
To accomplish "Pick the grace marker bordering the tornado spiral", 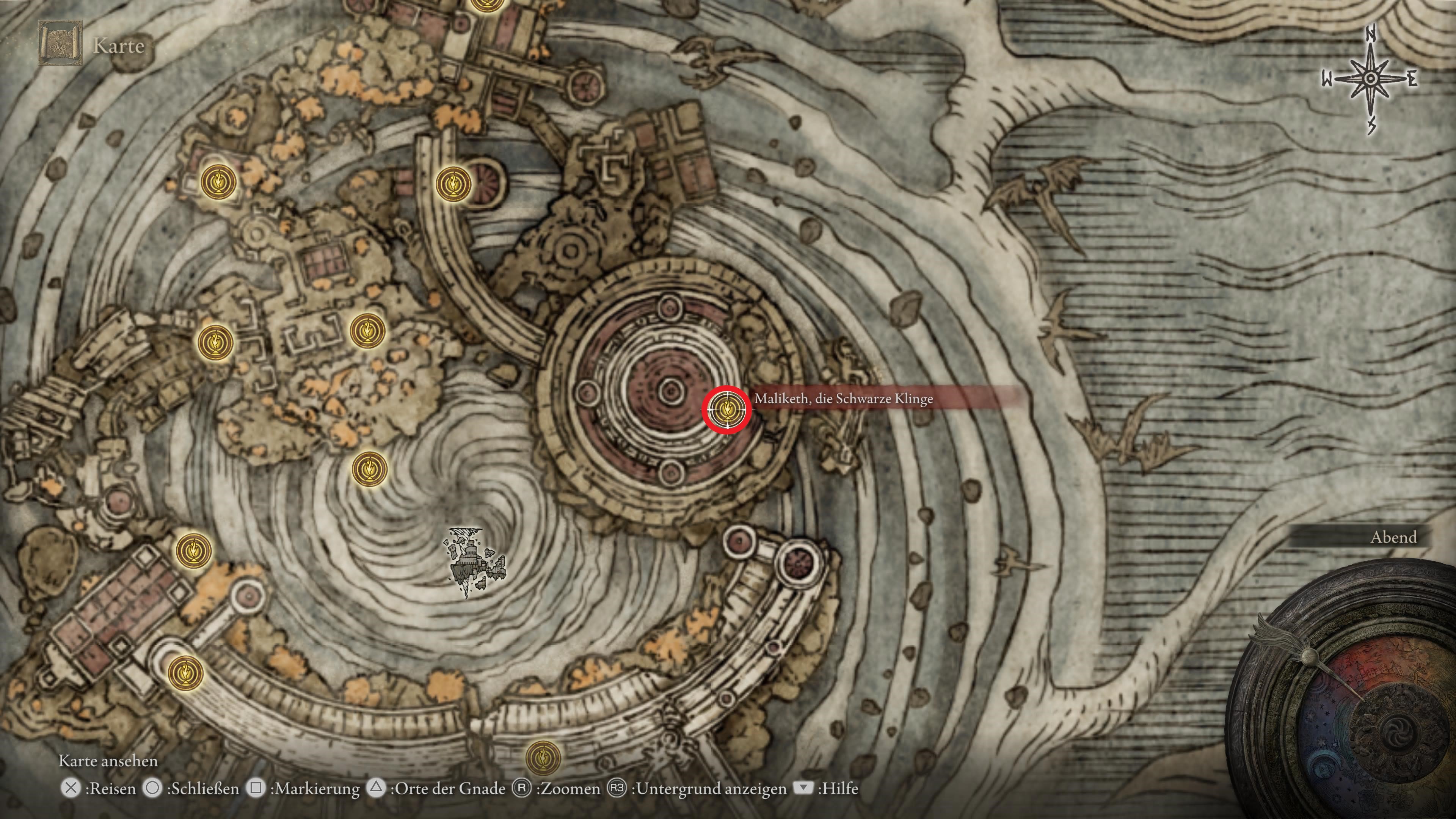I will point(370,469).
